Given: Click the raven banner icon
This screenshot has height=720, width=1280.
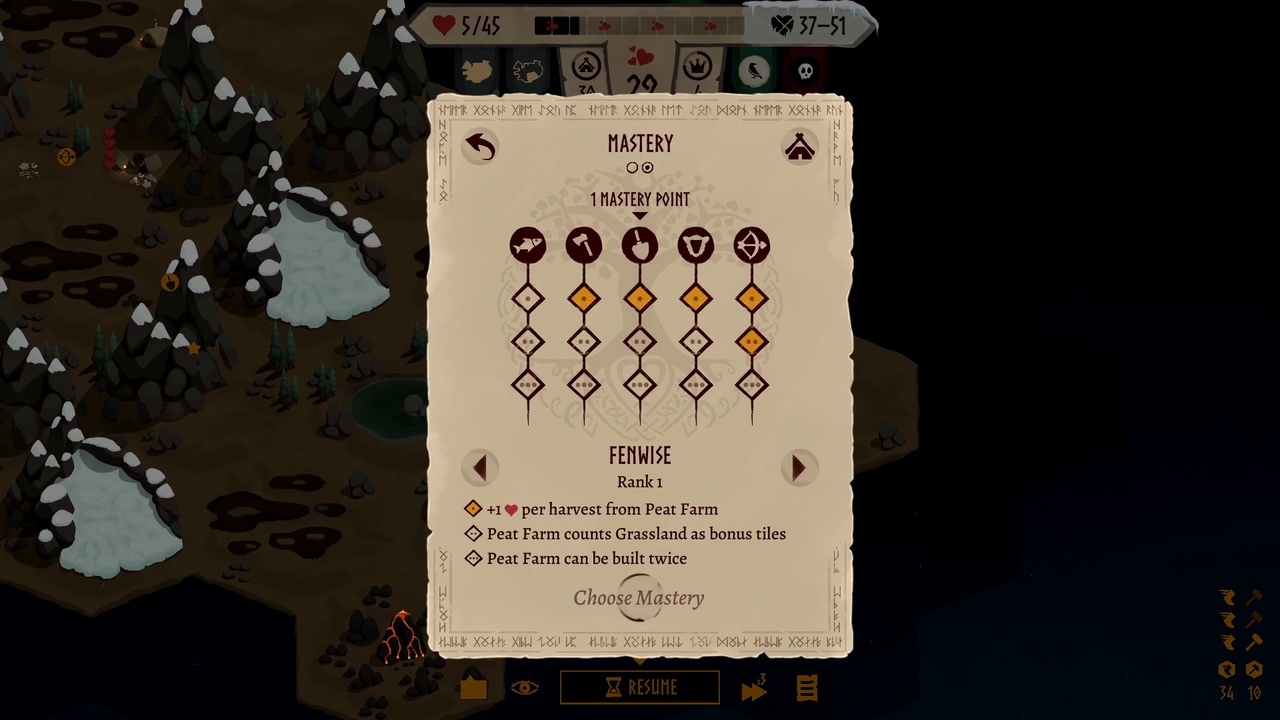Looking at the screenshot, I should (x=755, y=70).
